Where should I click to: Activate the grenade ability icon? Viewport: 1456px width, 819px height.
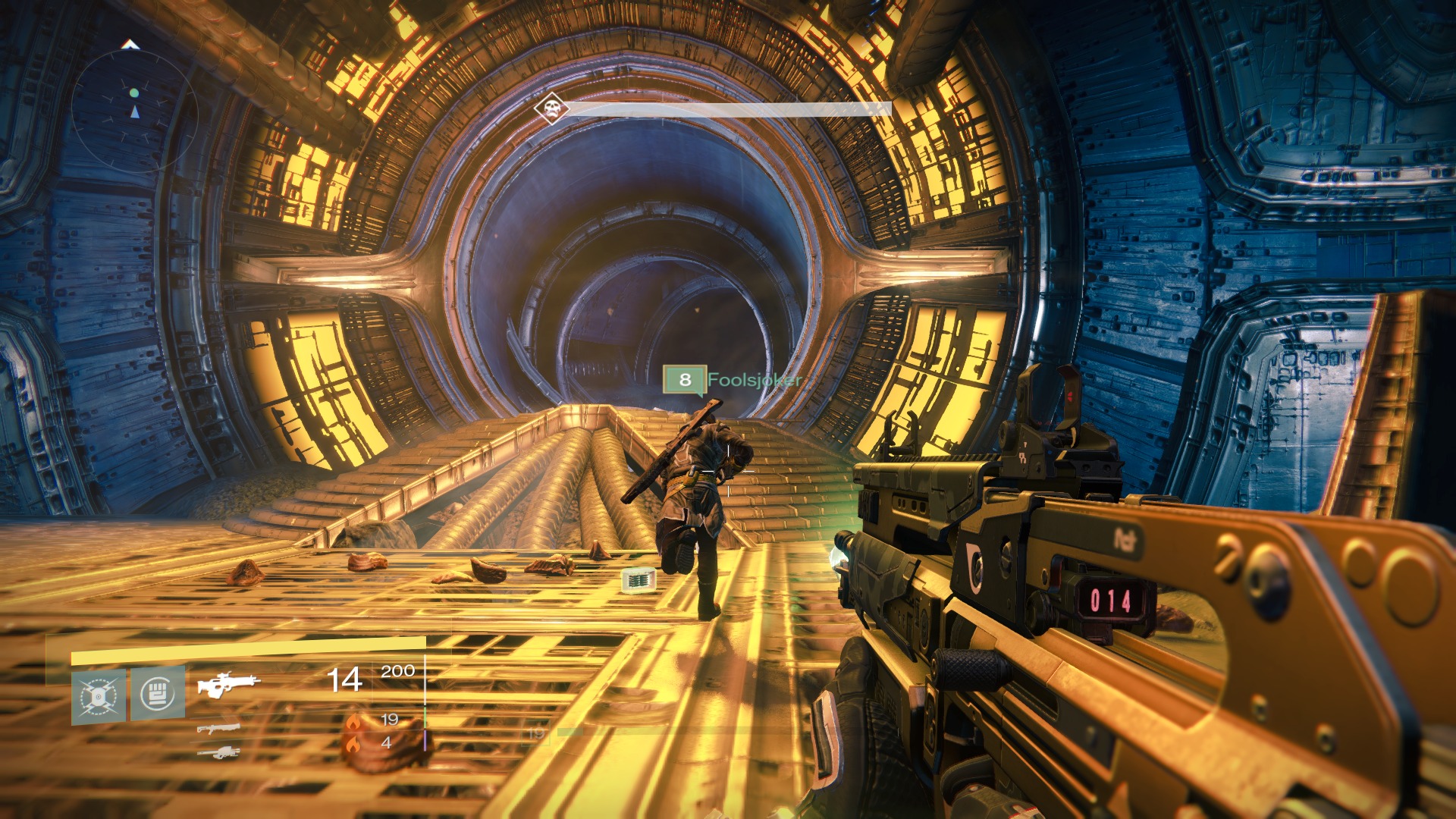coord(99,695)
